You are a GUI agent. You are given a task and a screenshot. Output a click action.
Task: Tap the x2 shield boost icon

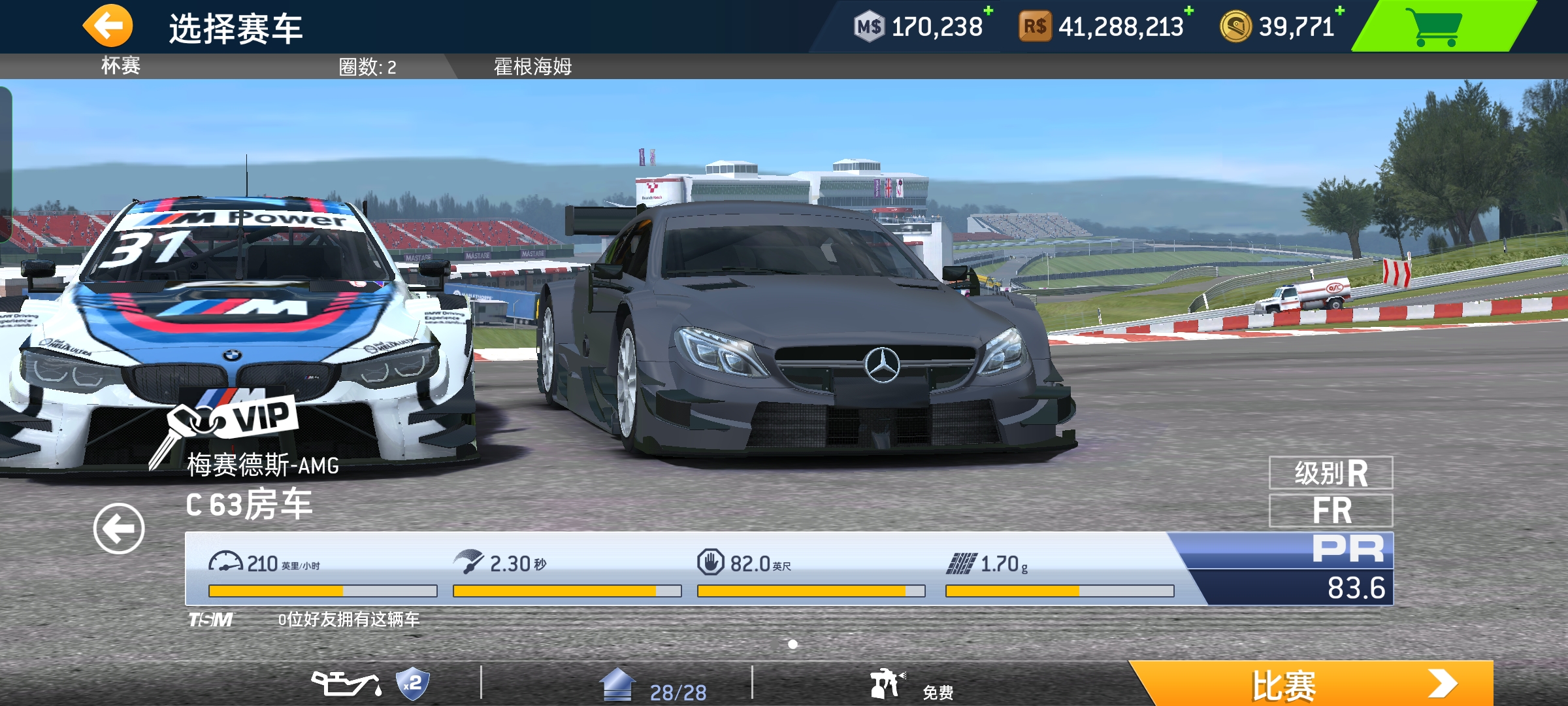pyautogui.click(x=413, y=684)
